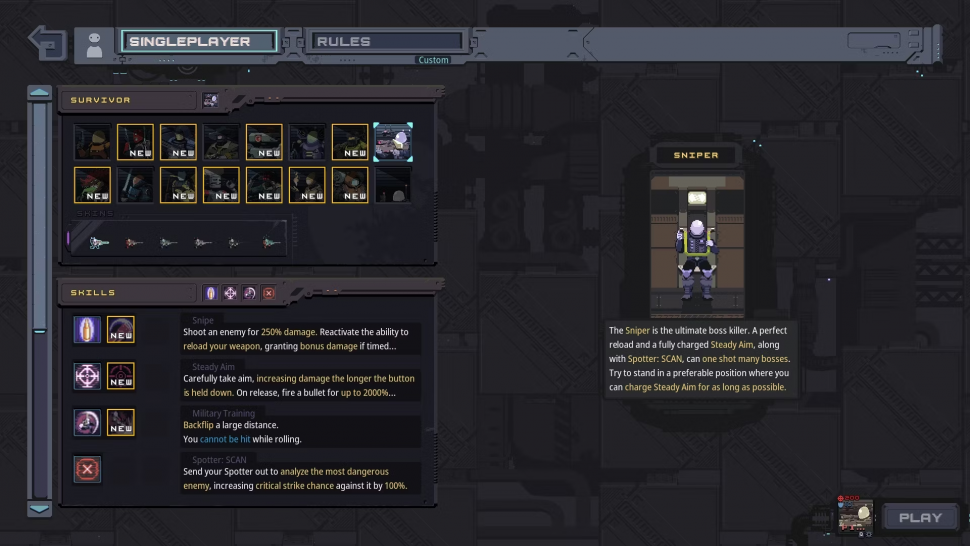This screenshot has height=546, width=970.
Task: Click the scroll-up arrow of the panel
Action: (x=40, y=93)
